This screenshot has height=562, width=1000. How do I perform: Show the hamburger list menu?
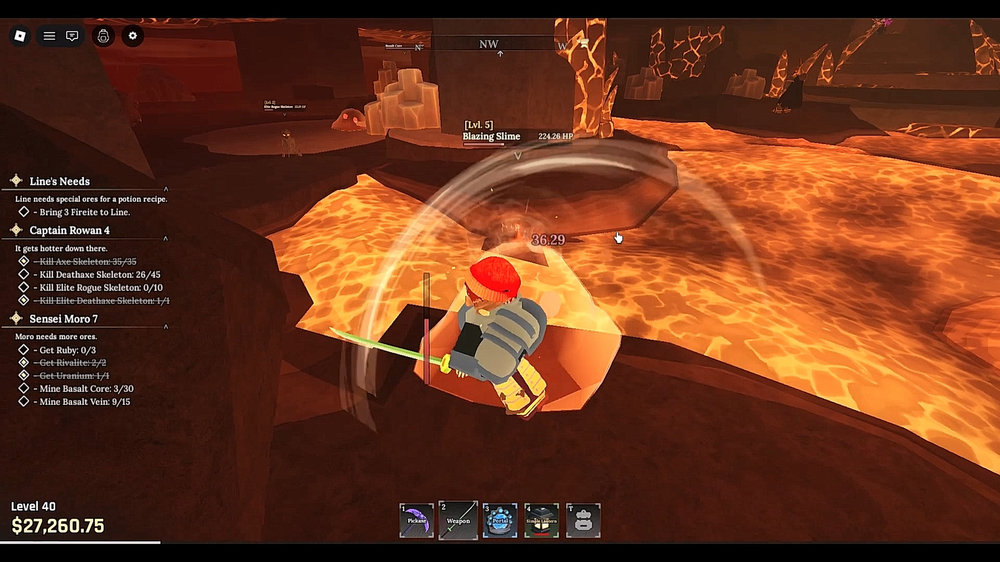click(x=48, y=36)
